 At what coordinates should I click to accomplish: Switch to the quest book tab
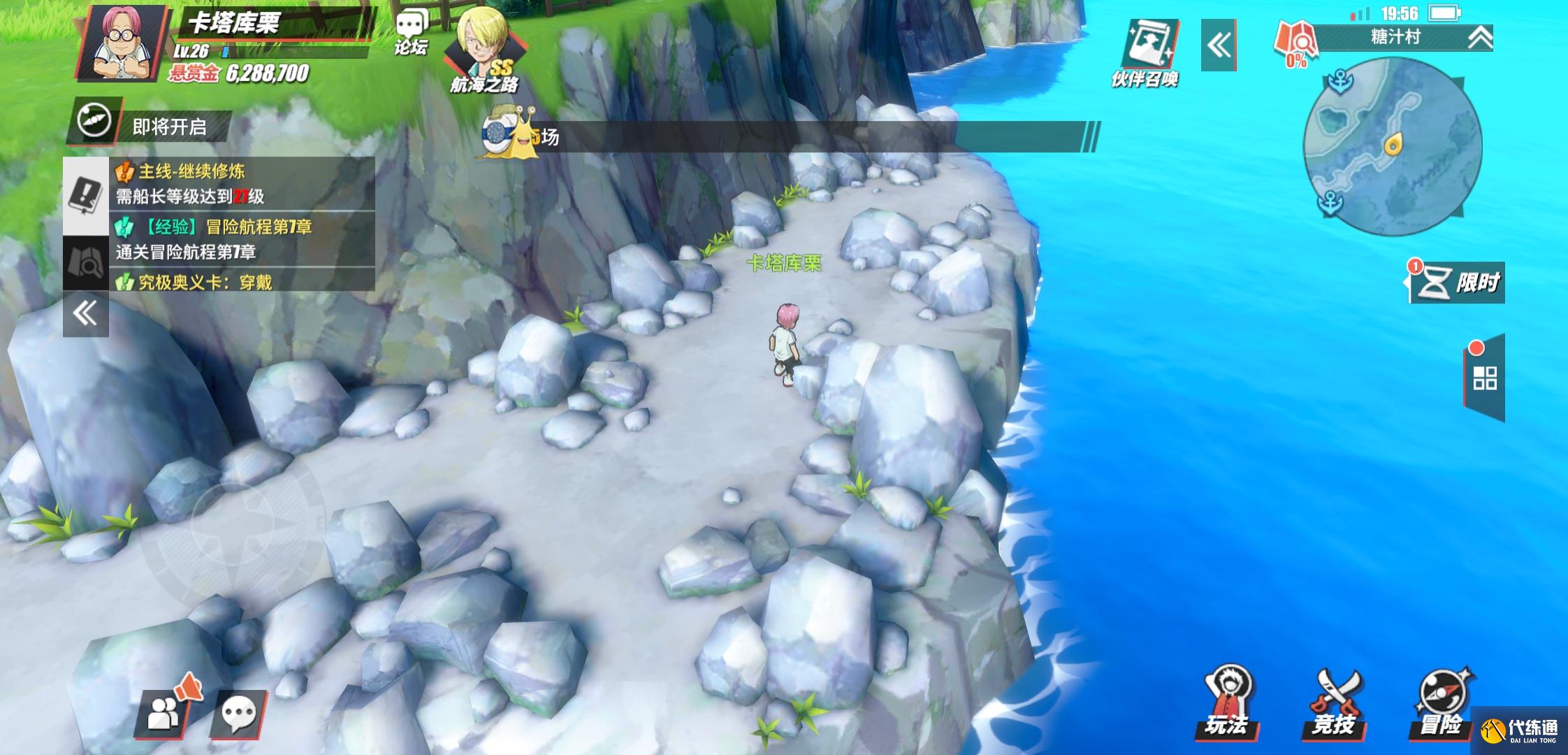[86, 196]
